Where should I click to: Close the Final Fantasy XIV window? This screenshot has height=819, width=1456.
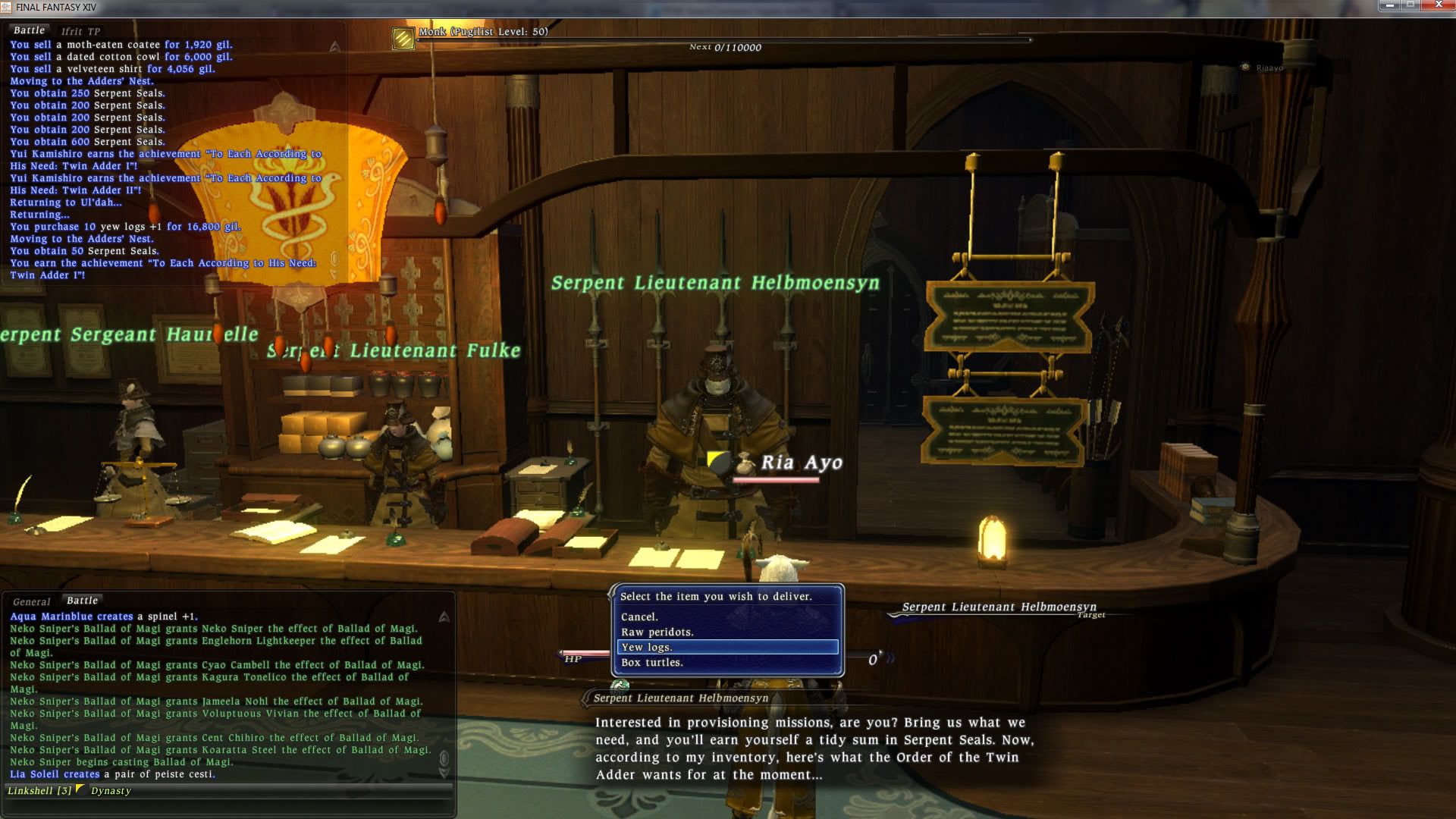[x=1438, y=6]
